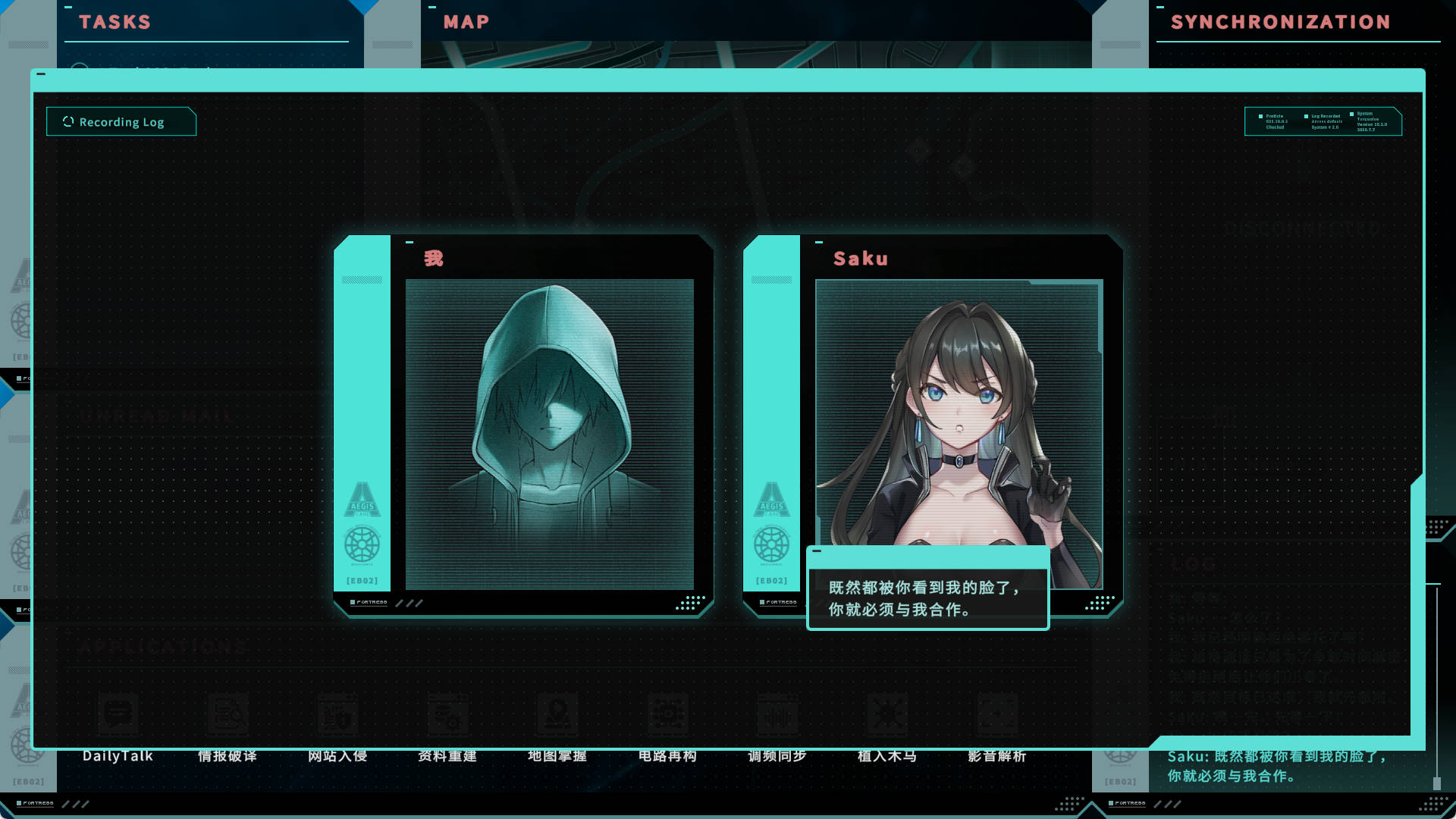This screenshot has width=1456, height=819.
Task: Open the 影音解析 media analysis app
Action: point(997,714)
